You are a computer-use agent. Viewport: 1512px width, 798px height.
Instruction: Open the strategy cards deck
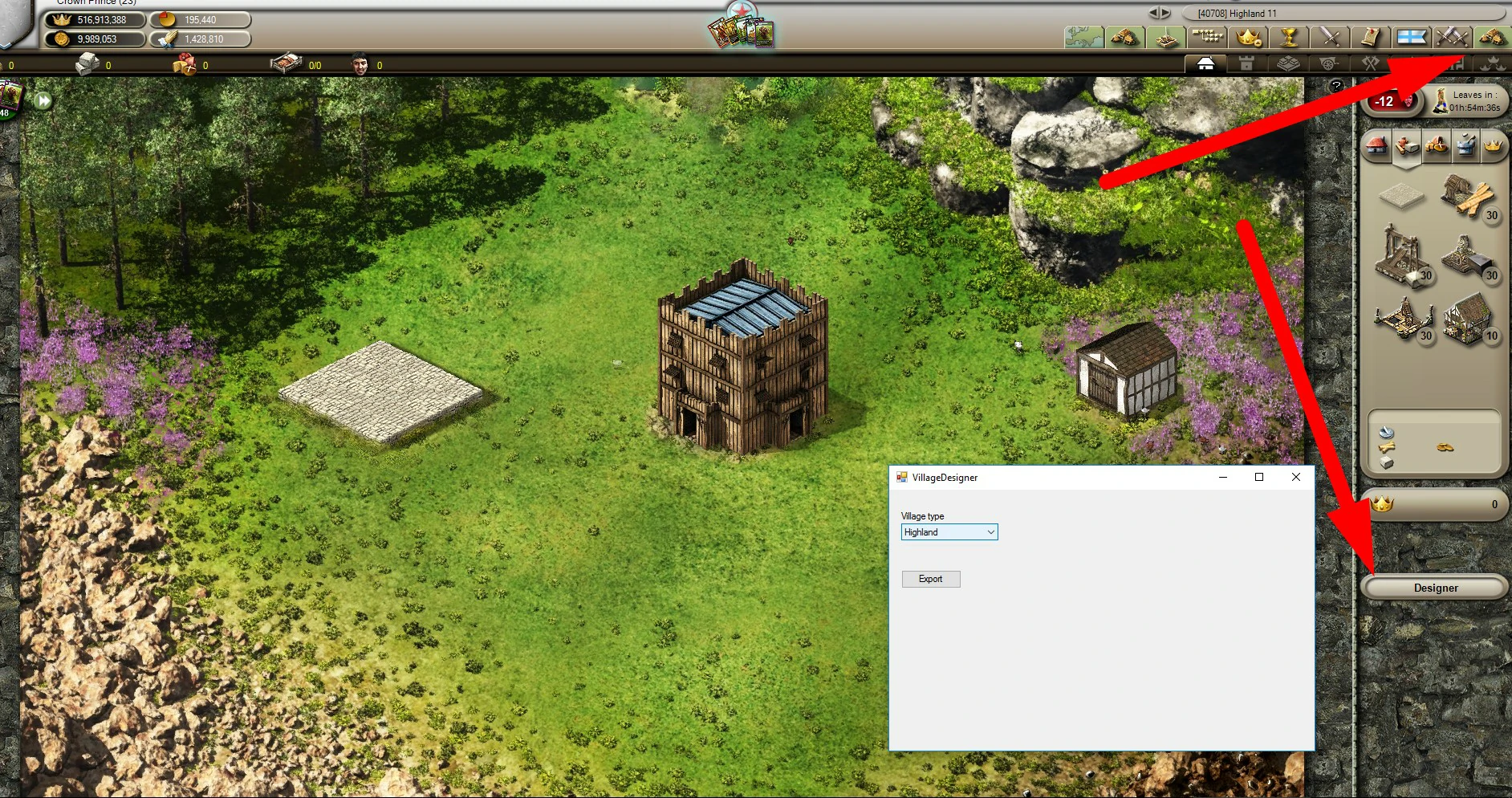click(x=741, y=32)
